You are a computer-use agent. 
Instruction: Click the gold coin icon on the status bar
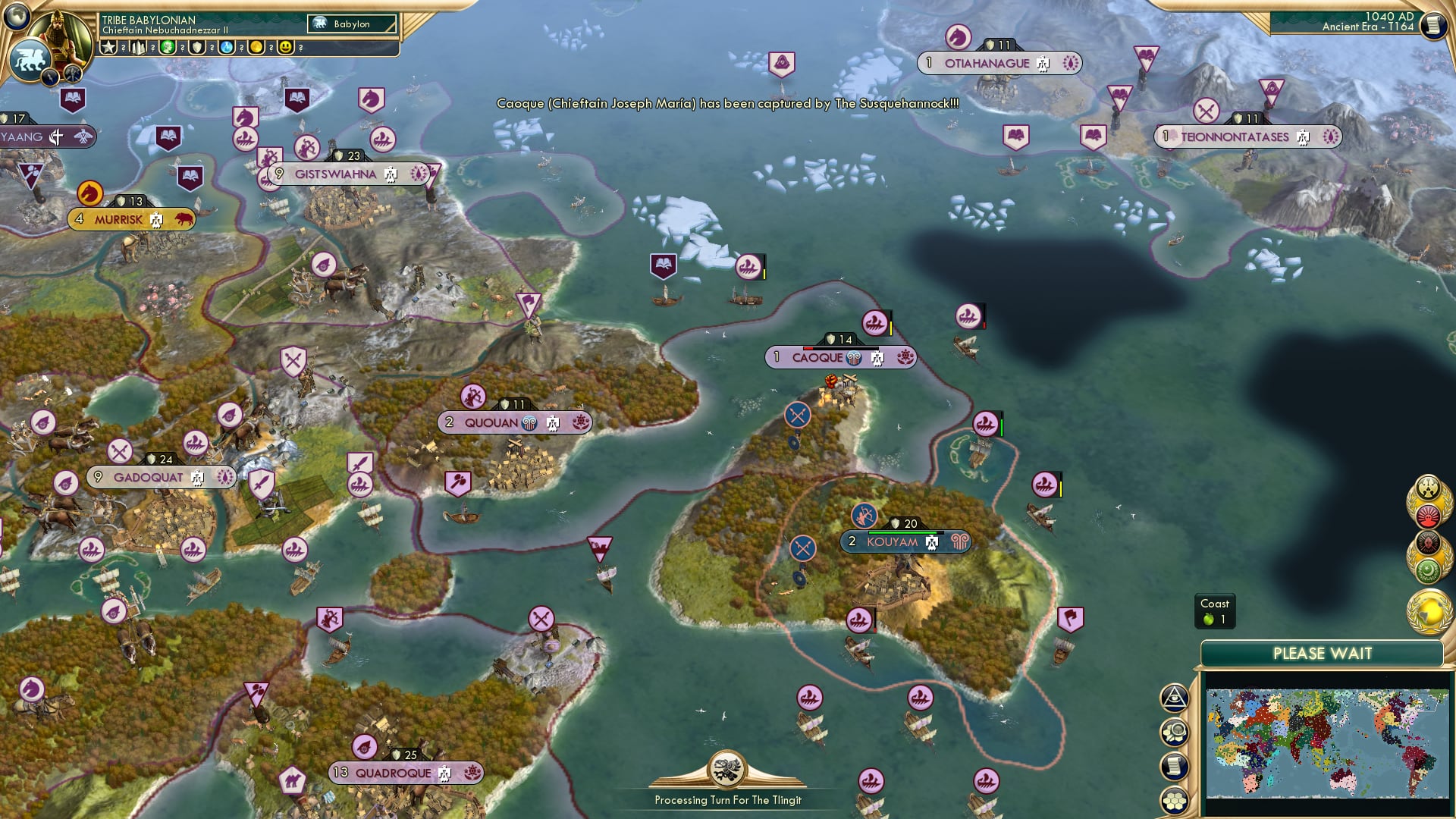pos(255,48)
